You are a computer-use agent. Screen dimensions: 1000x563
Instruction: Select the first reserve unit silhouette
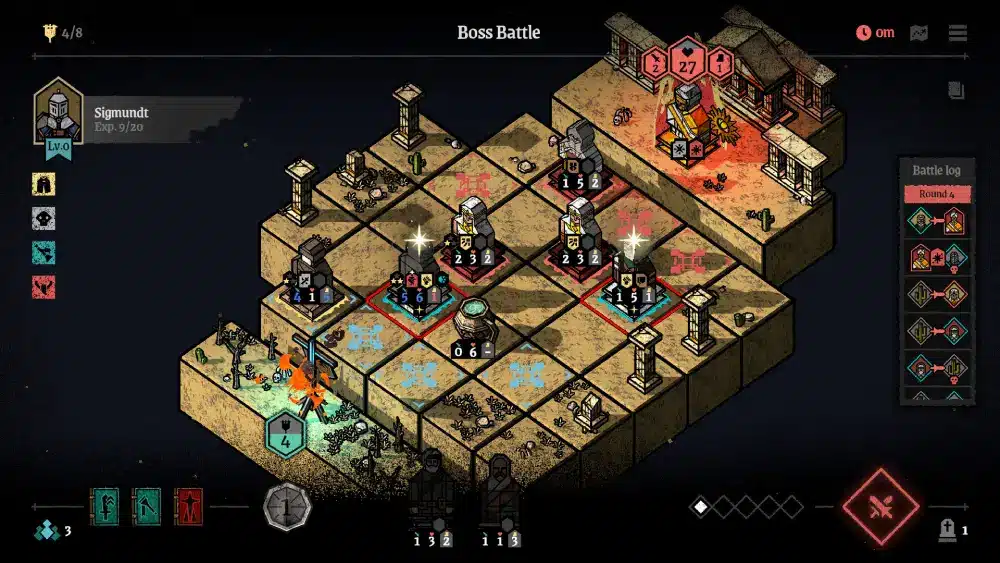click(x=432, y=490)
